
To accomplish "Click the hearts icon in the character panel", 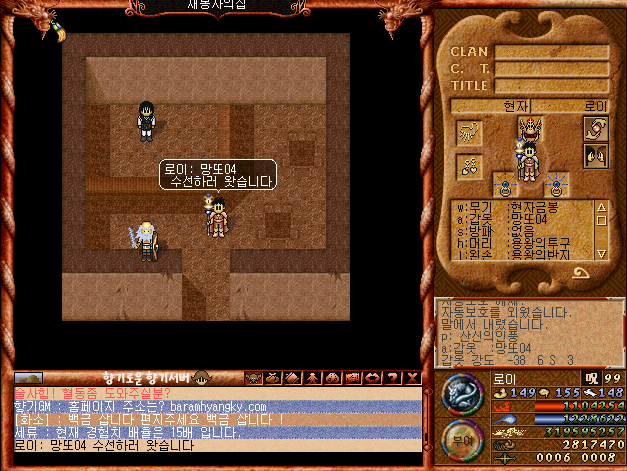I will click(469, 165).
